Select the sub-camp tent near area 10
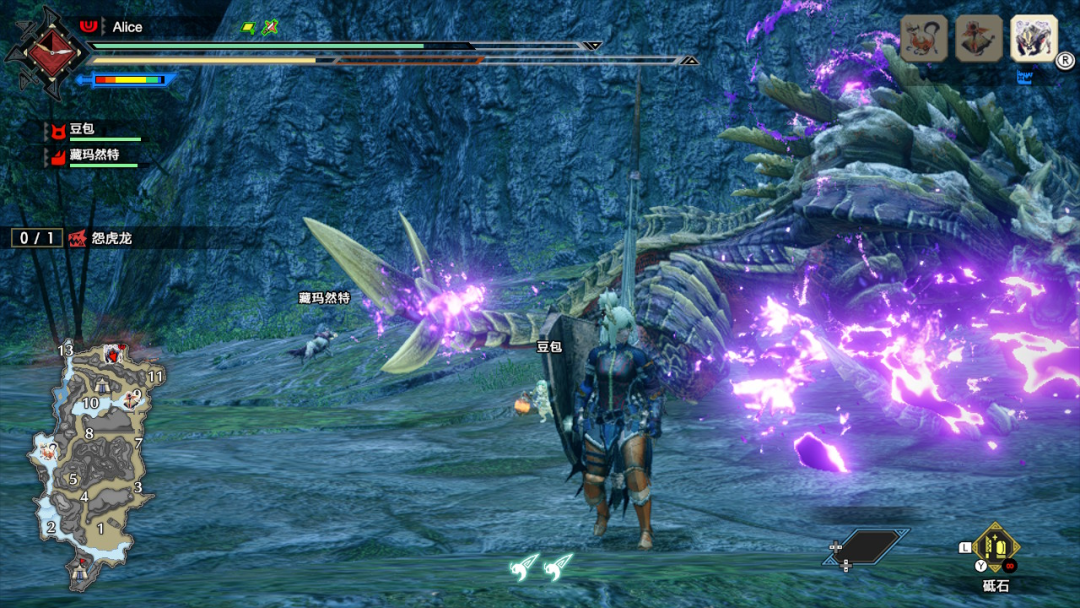1080x608 pixels. coord(102,386)
